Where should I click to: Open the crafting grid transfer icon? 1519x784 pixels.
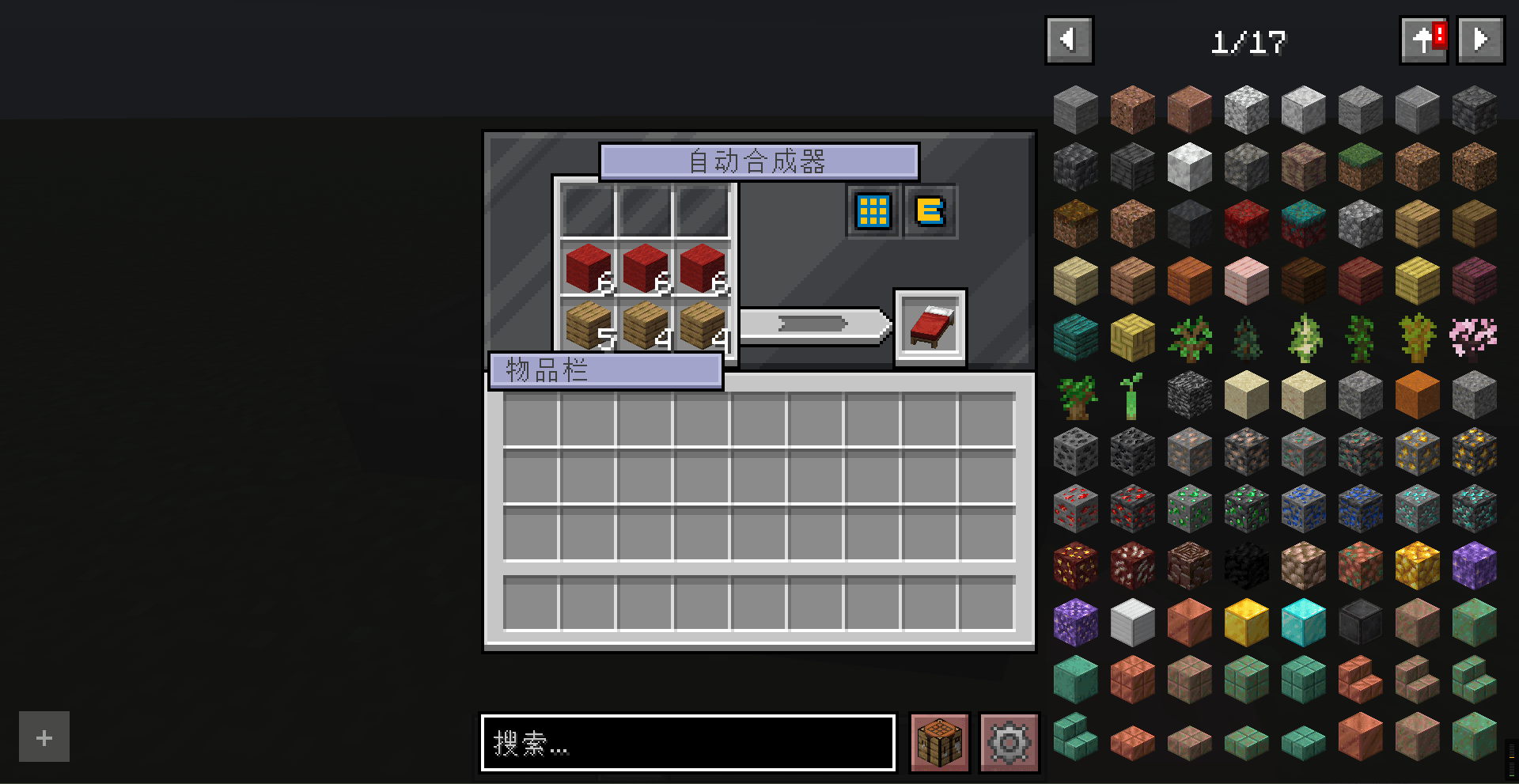872,211
